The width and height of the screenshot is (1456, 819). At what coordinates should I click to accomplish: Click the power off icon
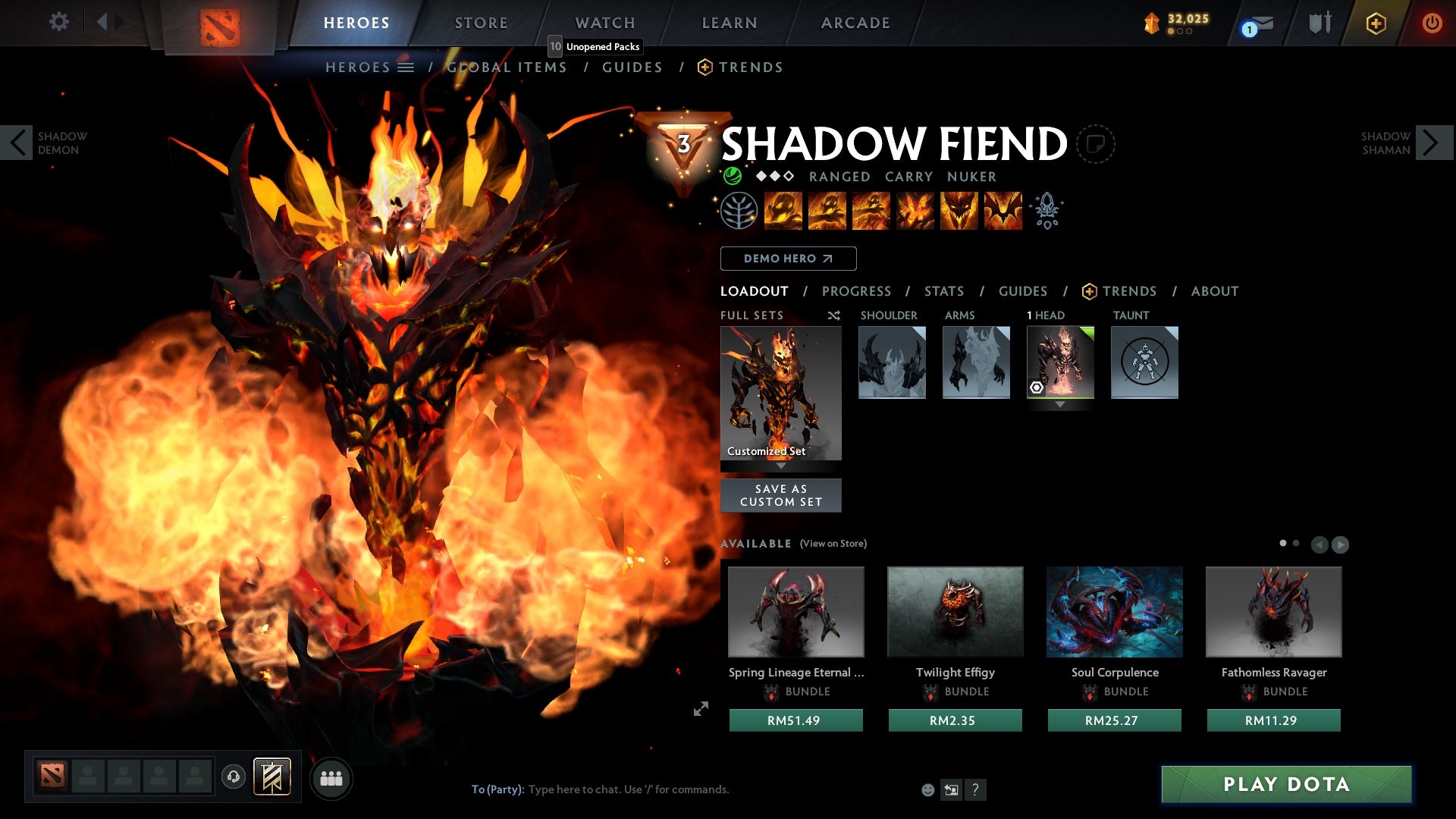coord(1432,23)
